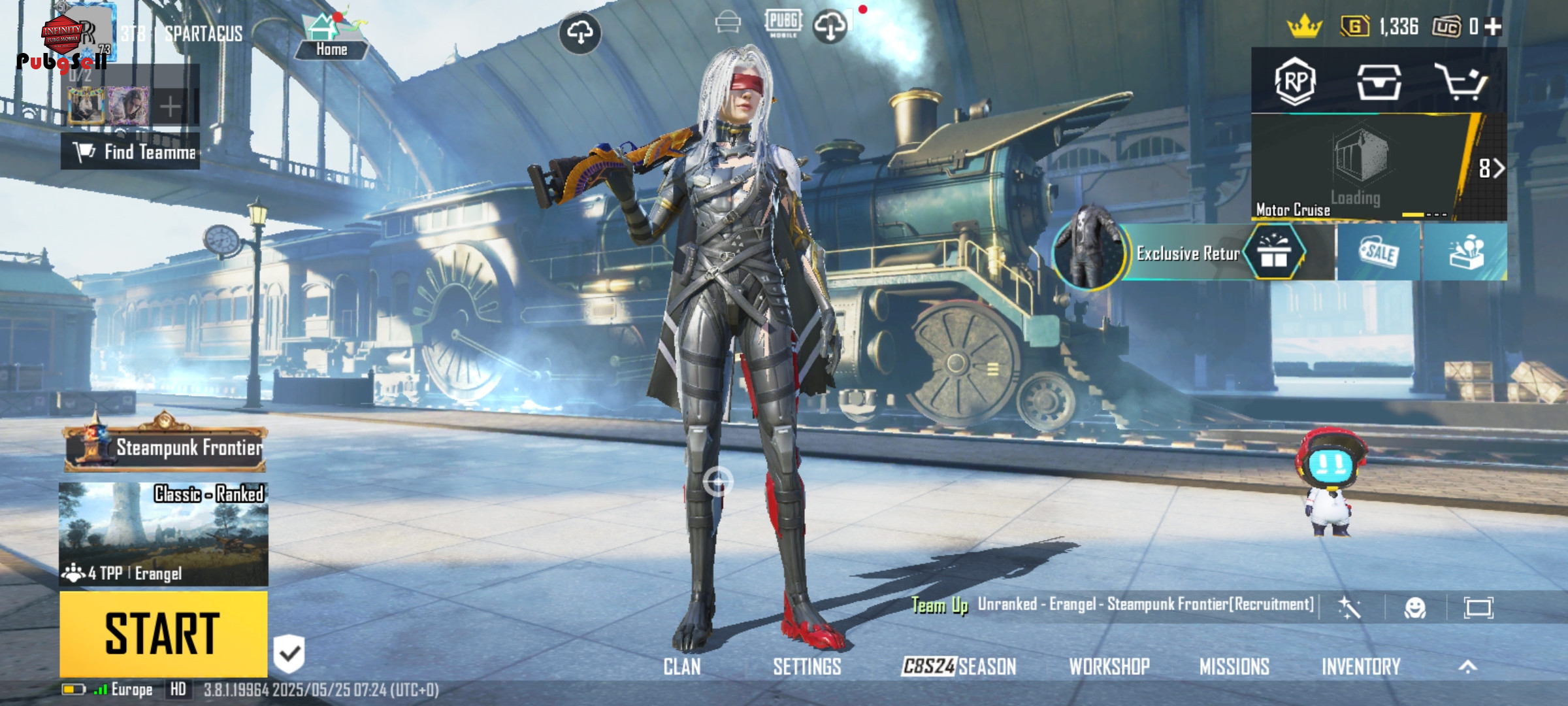Open the shopping cart shop
The image size is (1568, 706).
point(1460,82)
